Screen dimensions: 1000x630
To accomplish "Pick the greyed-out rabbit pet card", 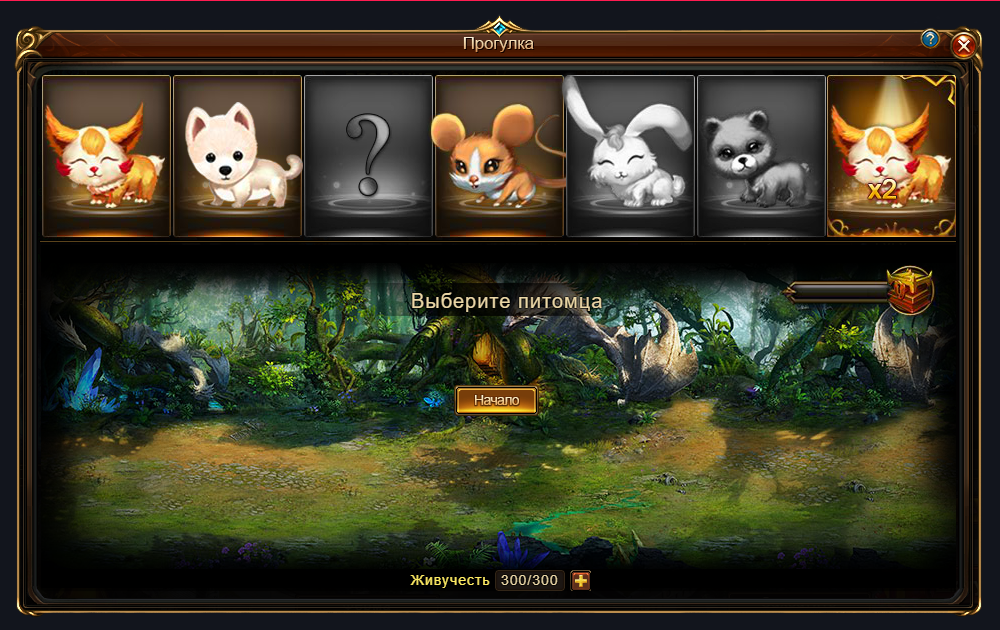I will pos(630,156).
